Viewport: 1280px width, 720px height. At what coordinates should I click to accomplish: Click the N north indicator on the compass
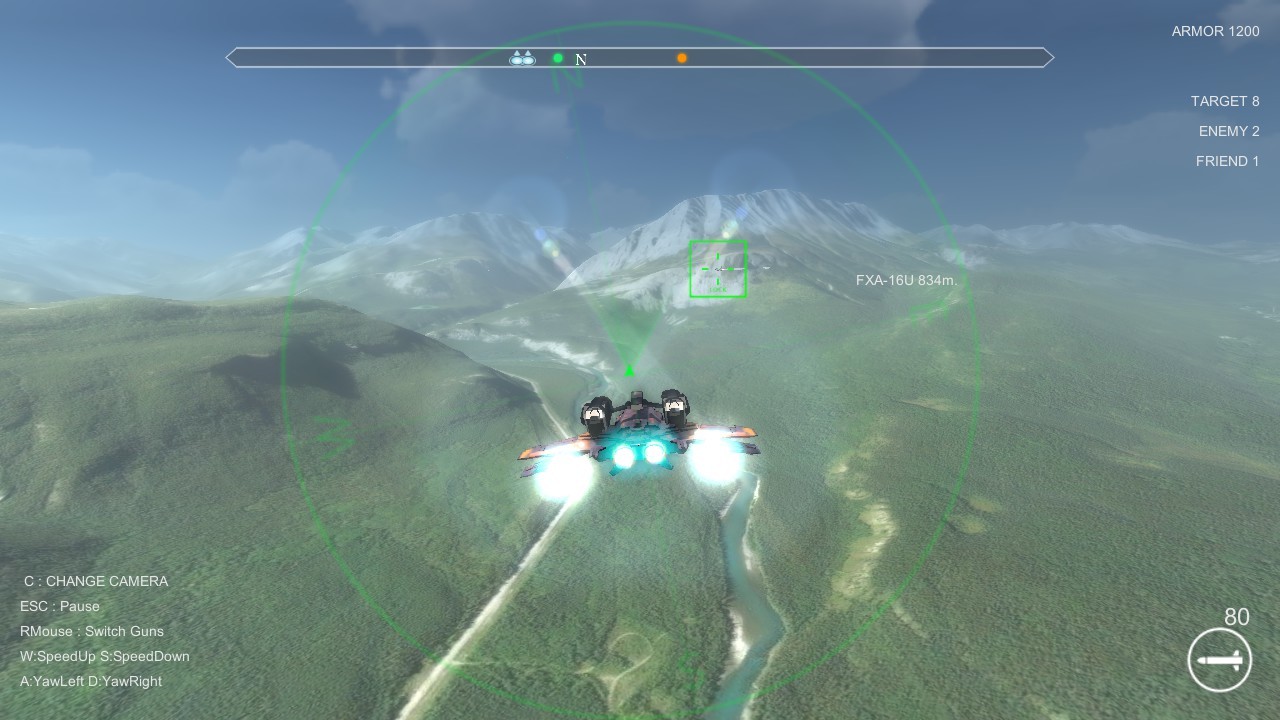tap(580, 59)
